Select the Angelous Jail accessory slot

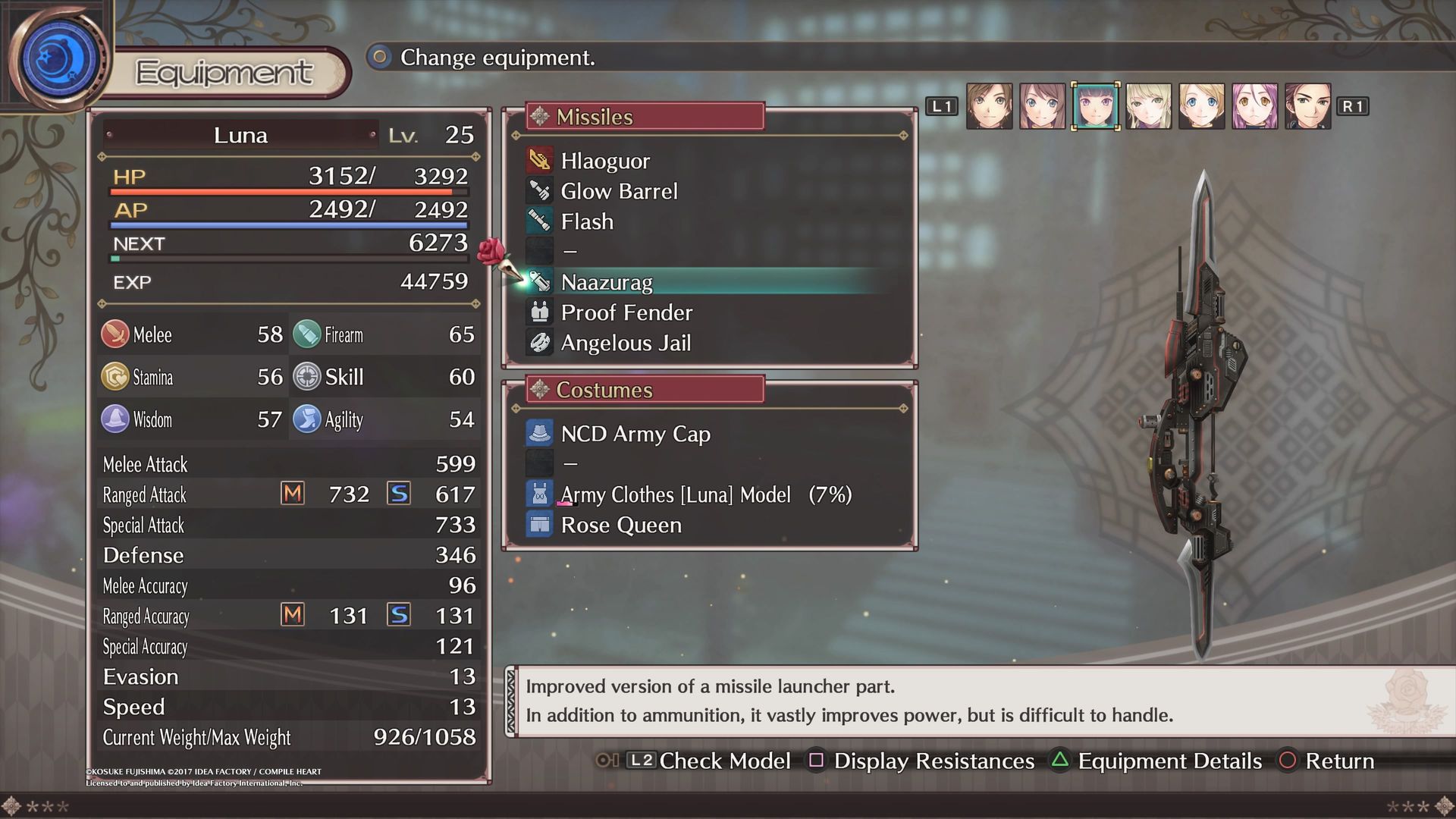[626, 343]
